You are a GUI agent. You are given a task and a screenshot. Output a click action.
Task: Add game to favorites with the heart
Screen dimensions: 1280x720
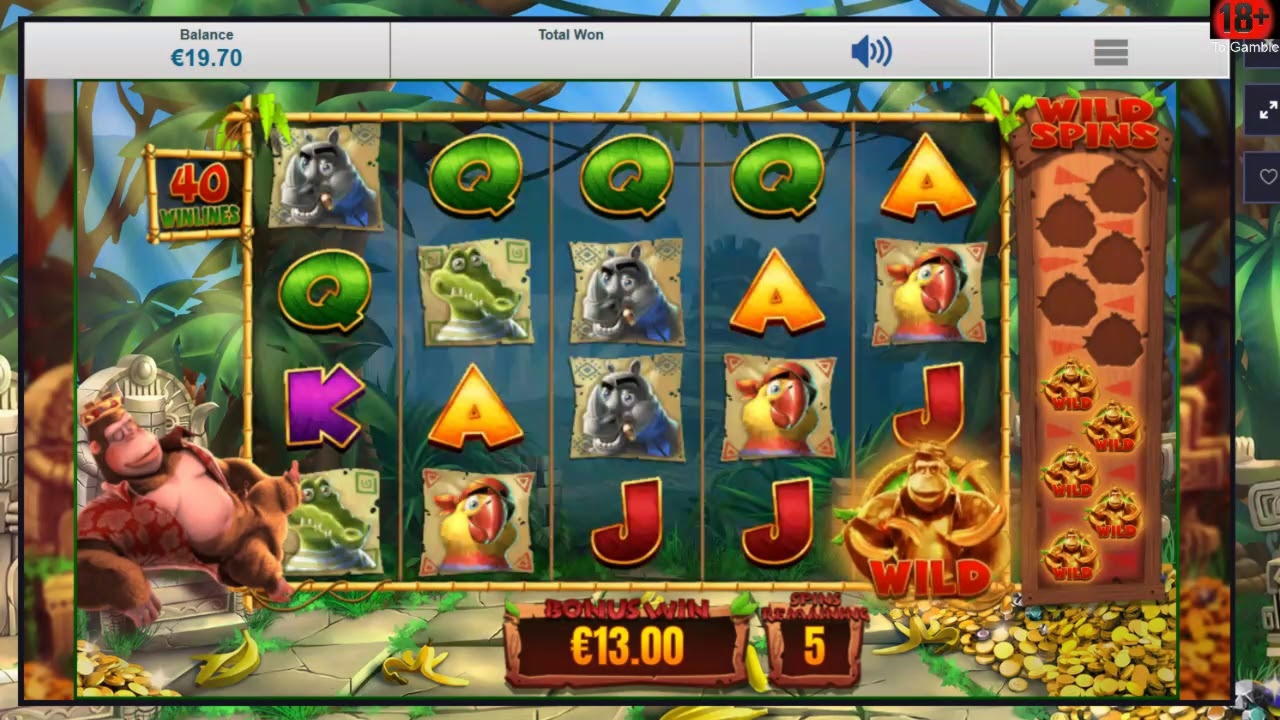pos(1267,178)
